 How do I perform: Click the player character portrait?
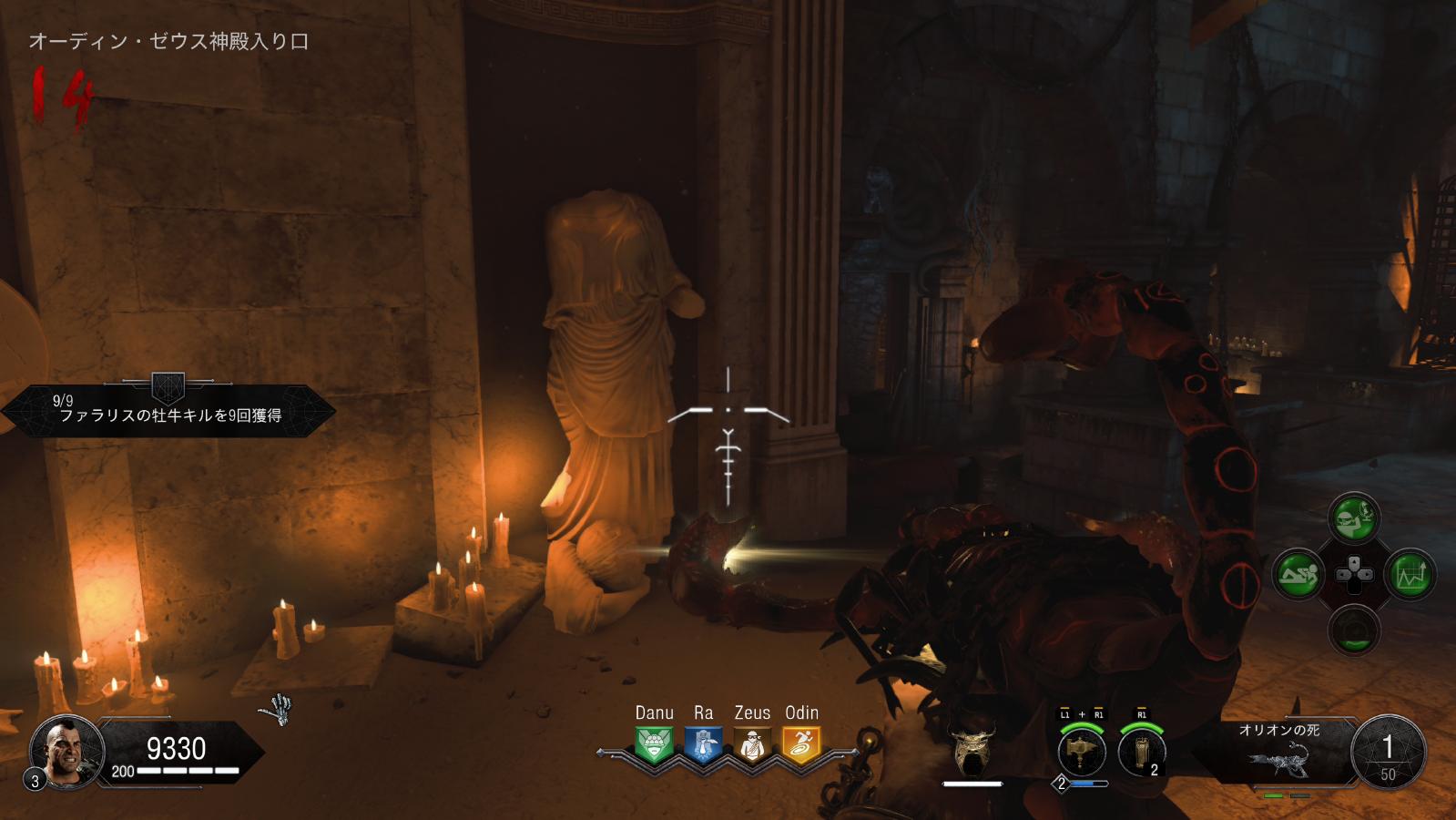[66, 752]
